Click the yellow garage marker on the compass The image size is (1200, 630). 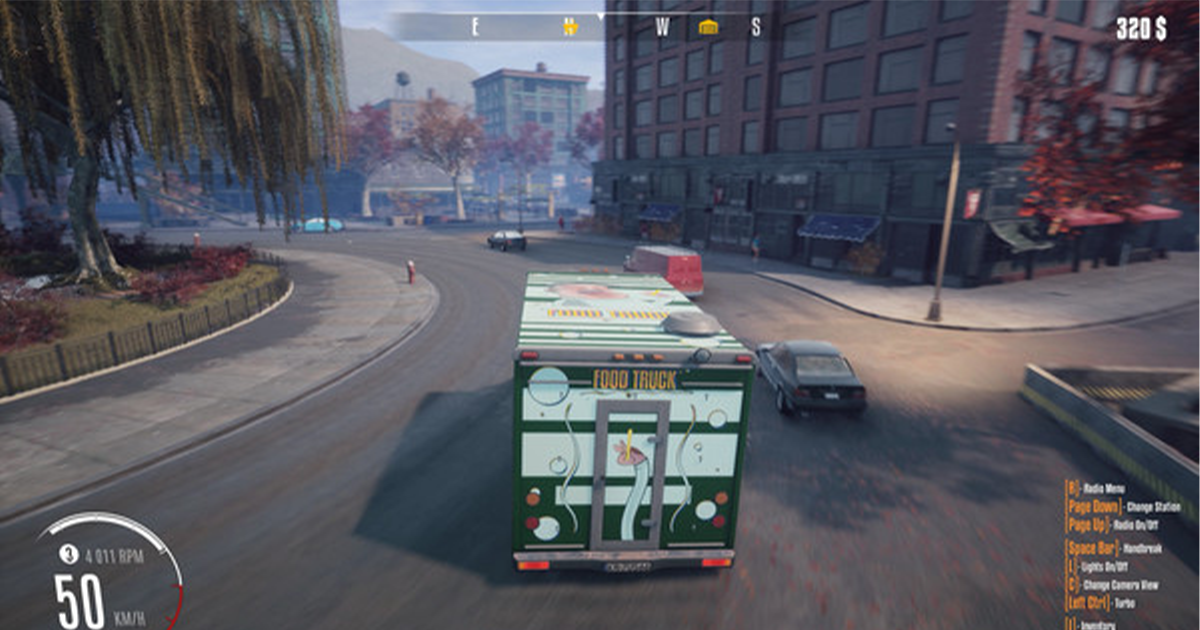tap(708, 27)
